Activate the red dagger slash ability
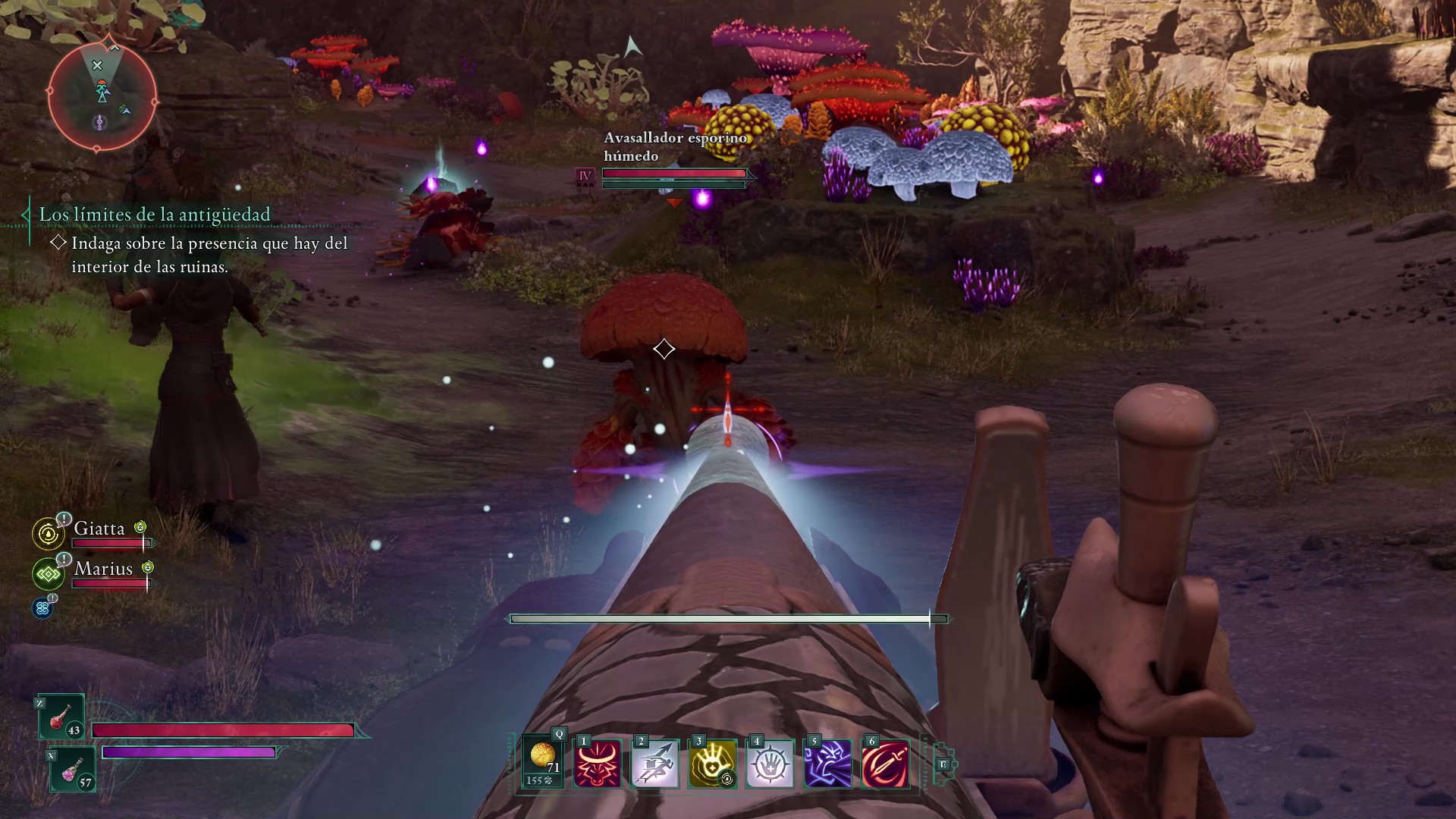The image size is (1456, 819). pyautogui.click(x=885, y=764)
